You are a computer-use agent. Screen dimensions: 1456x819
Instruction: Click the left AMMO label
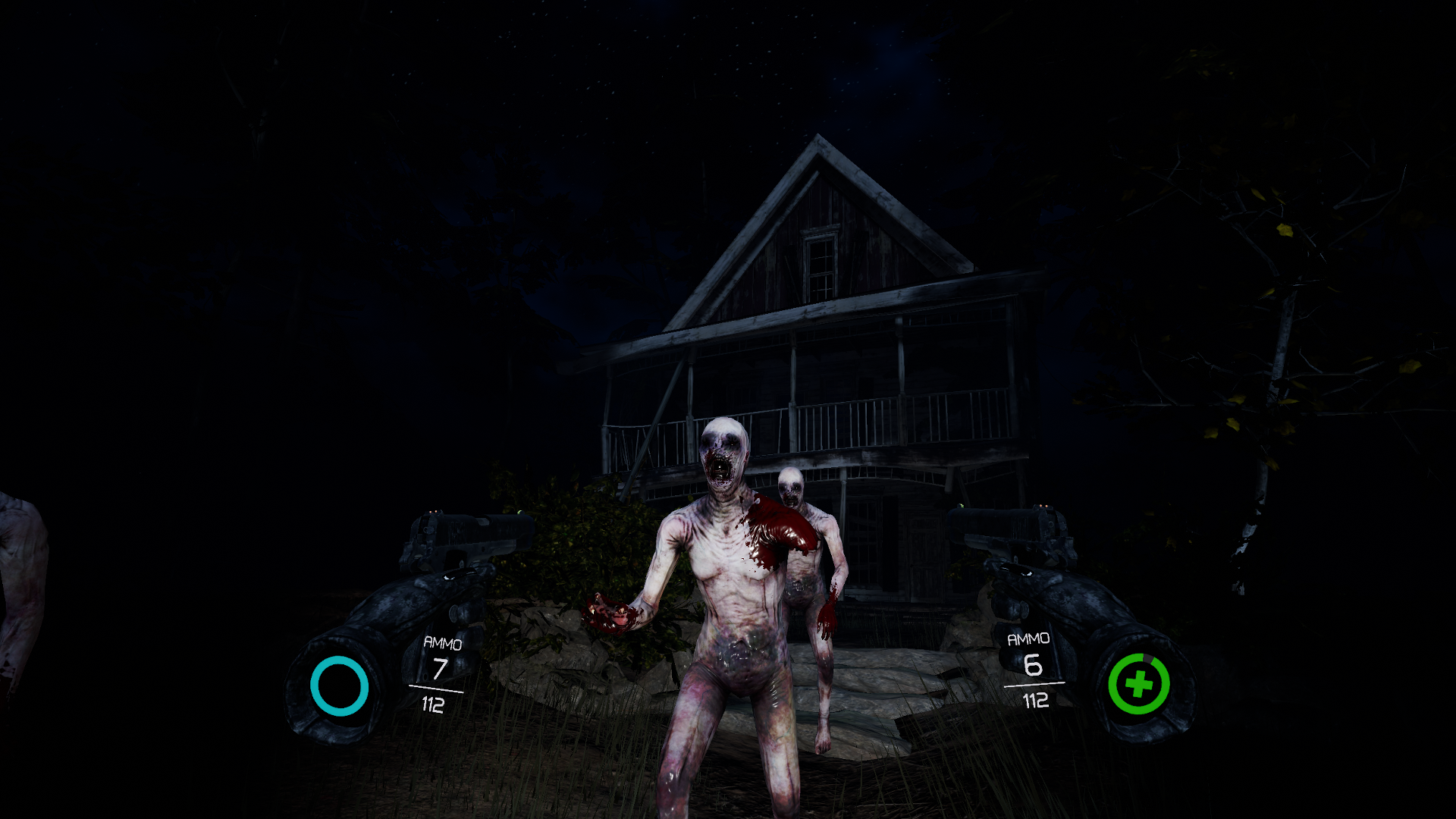coord(443,643)
